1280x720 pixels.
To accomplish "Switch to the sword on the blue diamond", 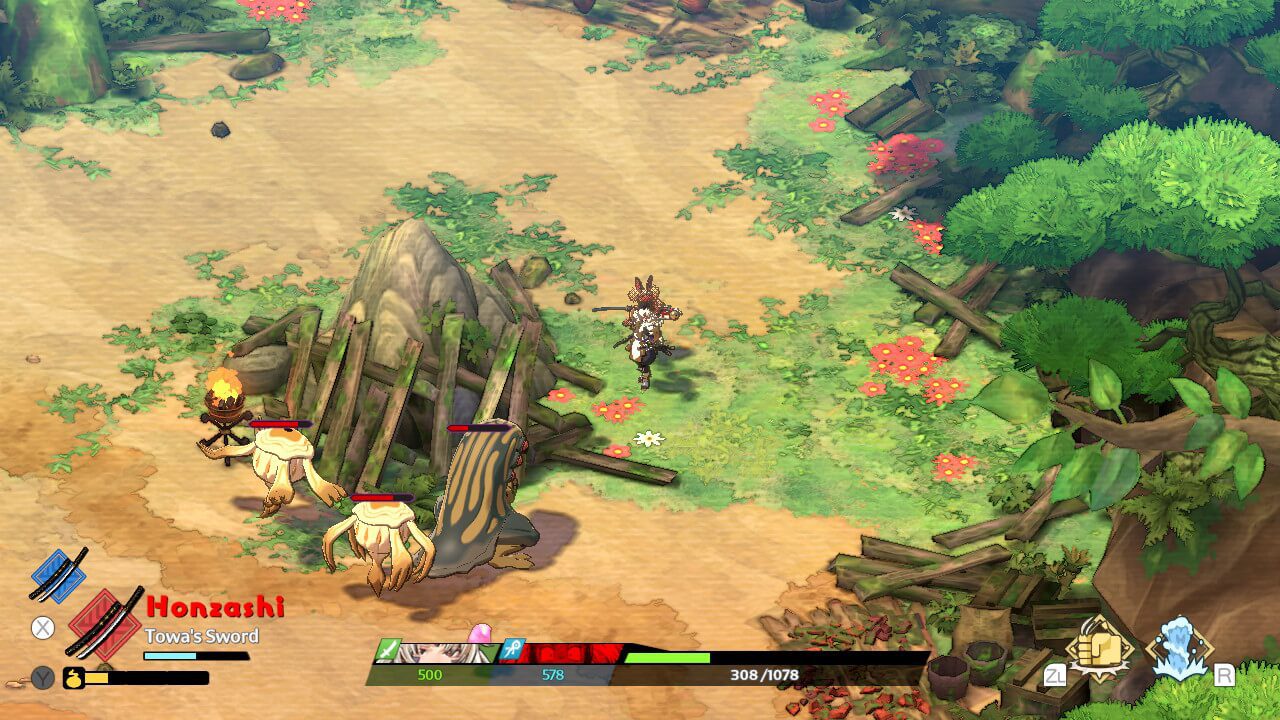I will [58, 574].
